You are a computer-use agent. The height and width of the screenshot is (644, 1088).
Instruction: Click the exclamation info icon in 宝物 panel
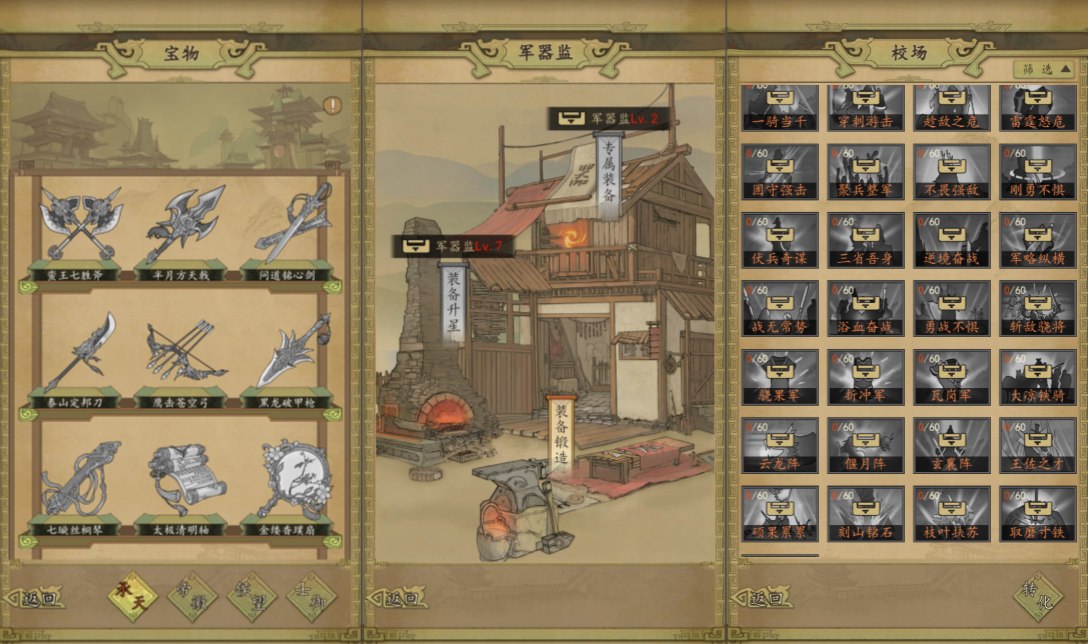click(x=332, y=104)
